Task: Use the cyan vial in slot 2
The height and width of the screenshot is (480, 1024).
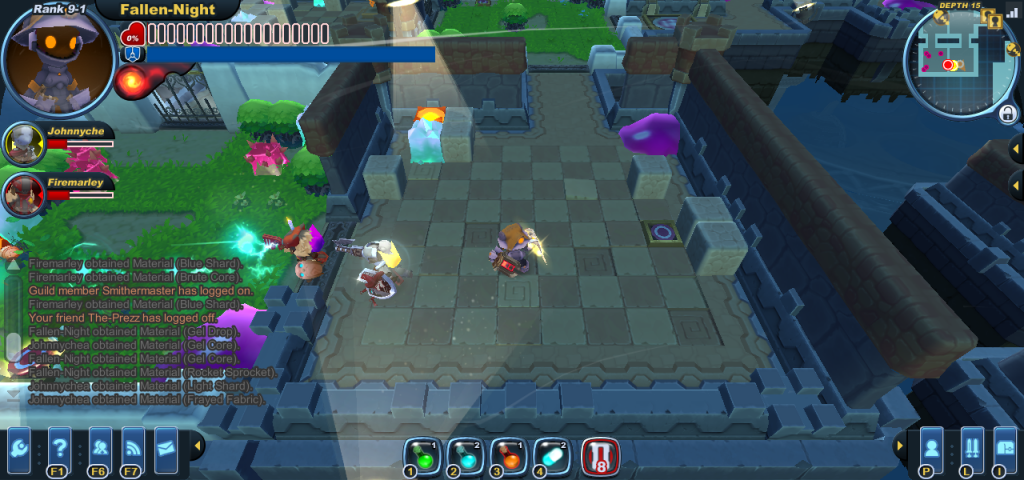Action: (464, 456)
